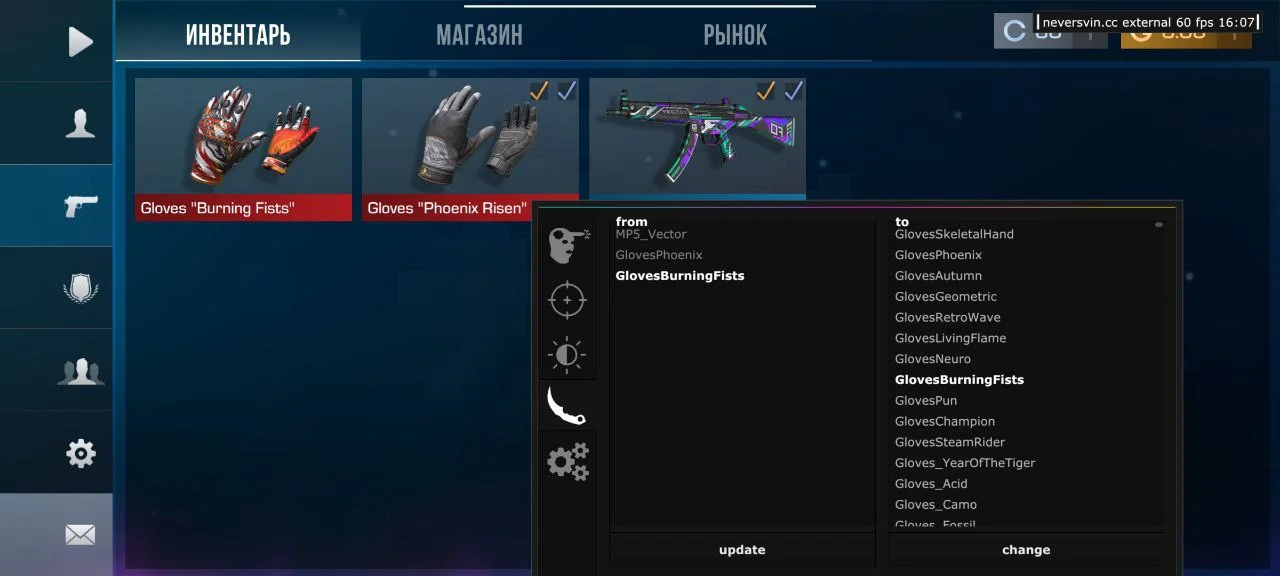Viewport: 1280px width, 576px height.
Task: Open the shield clan icon
Action: click(80, 288)
